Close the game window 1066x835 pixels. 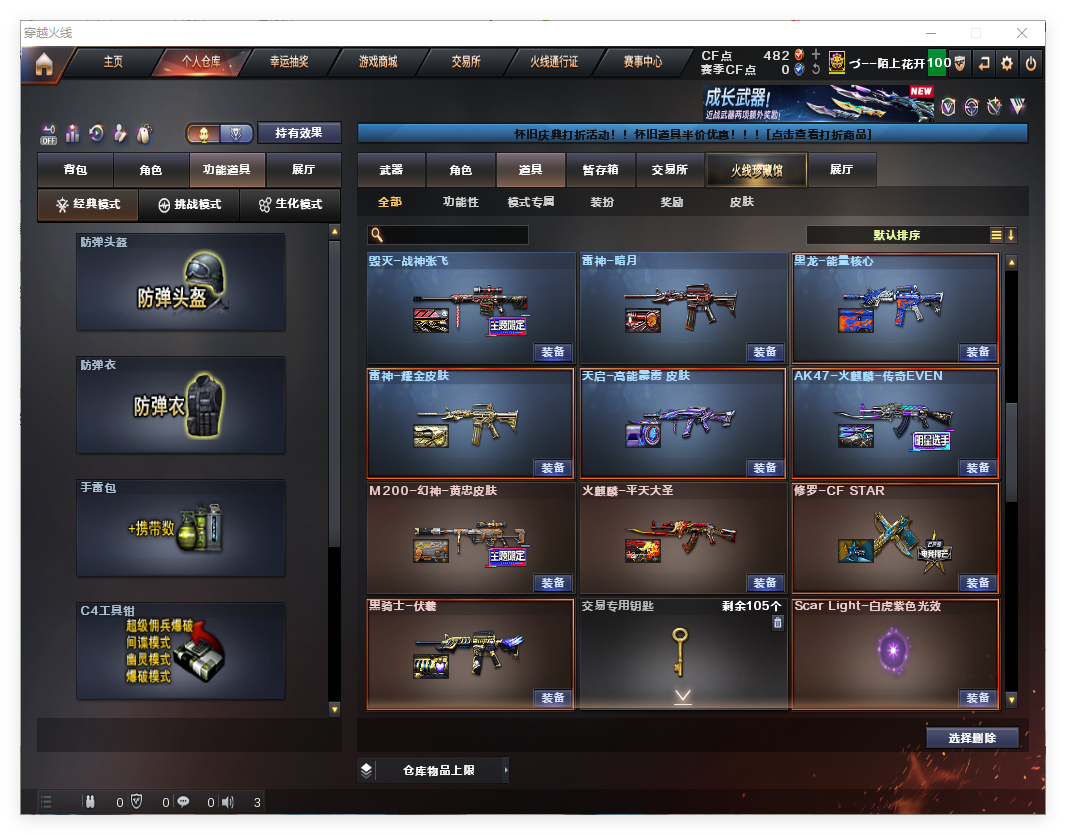tap(1022, 33)
